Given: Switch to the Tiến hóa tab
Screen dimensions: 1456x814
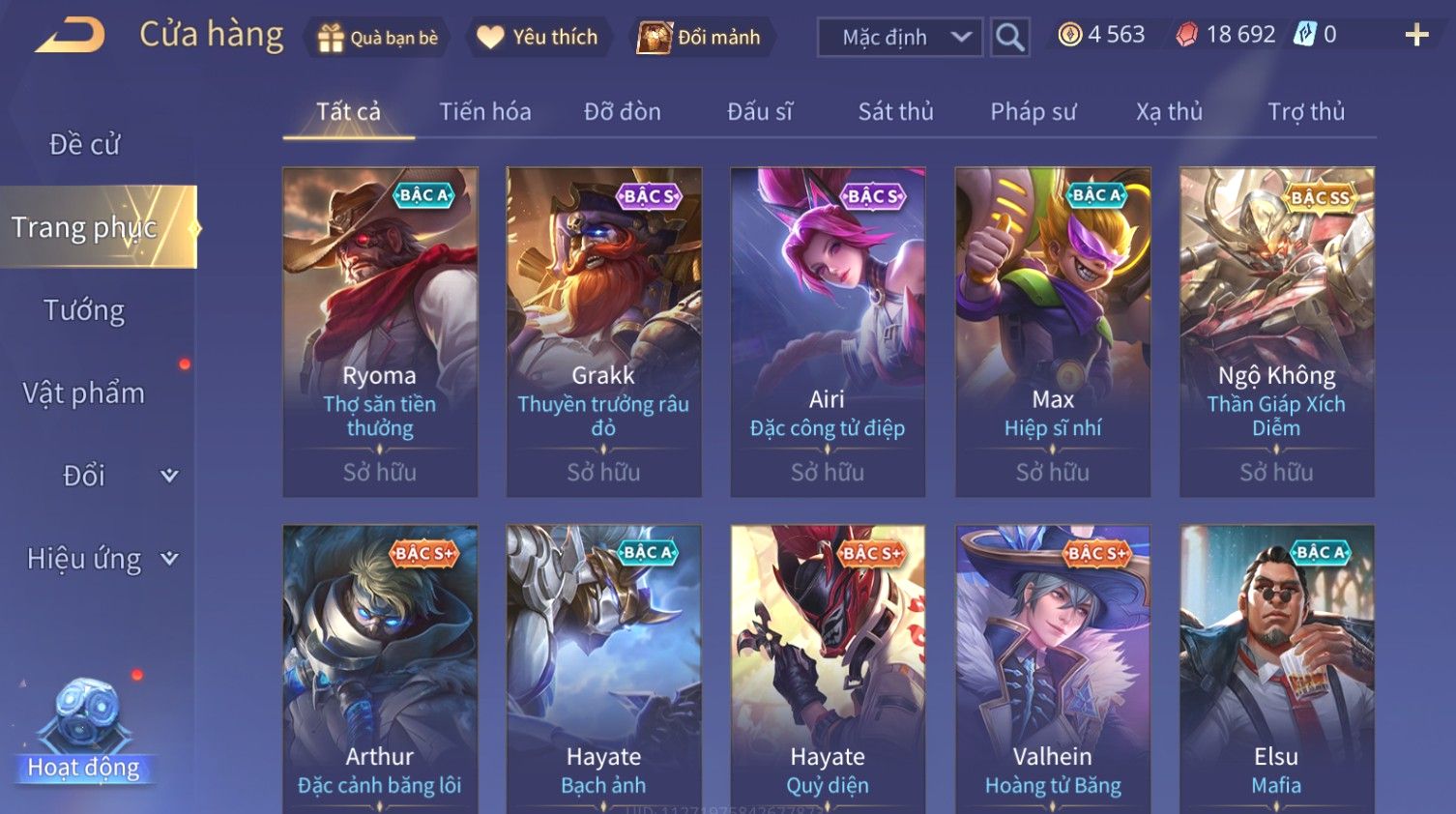Looking at the screenshot, I should [485, 112].
